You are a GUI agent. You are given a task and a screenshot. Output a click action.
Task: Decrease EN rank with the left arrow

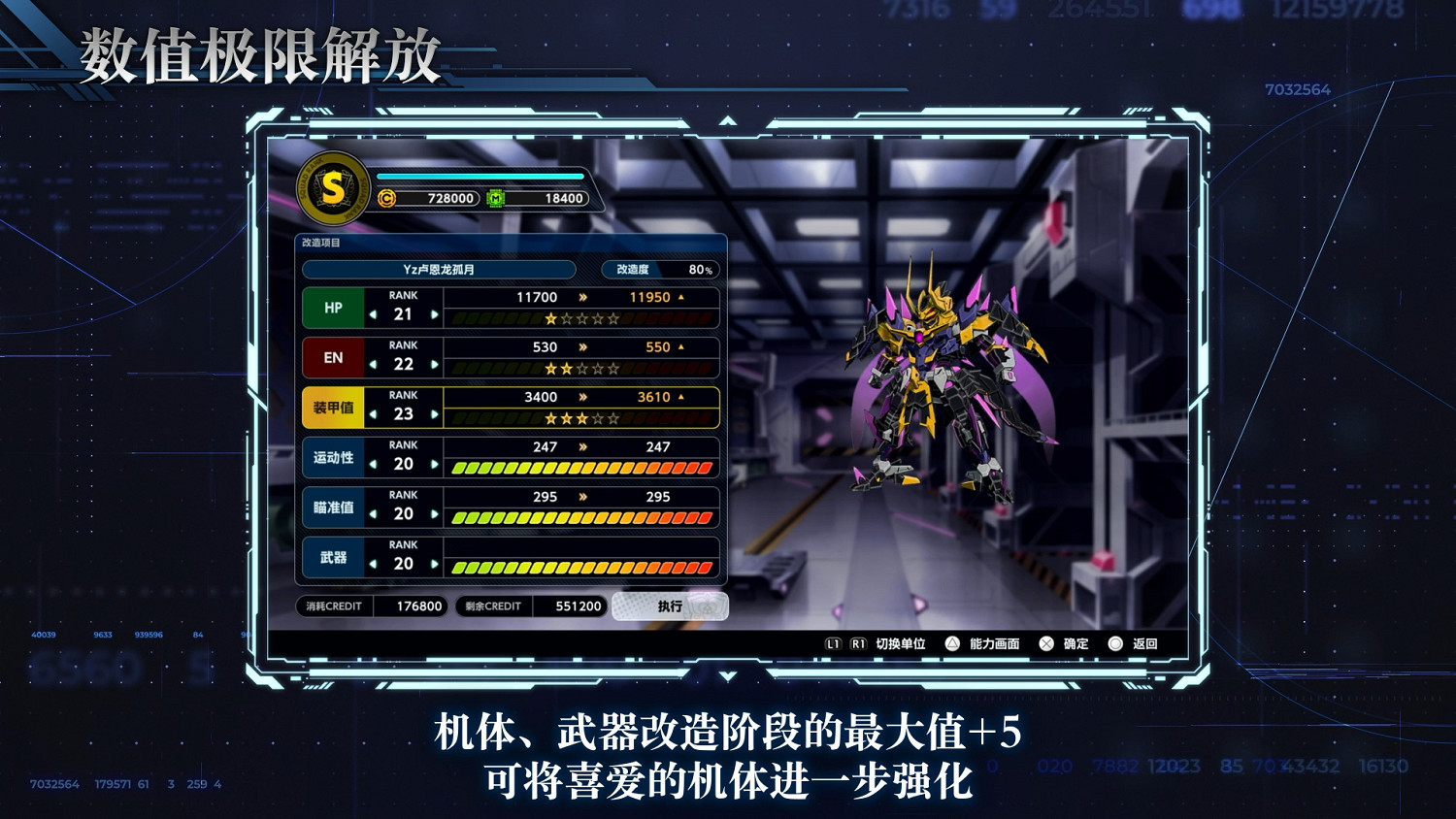375,364
